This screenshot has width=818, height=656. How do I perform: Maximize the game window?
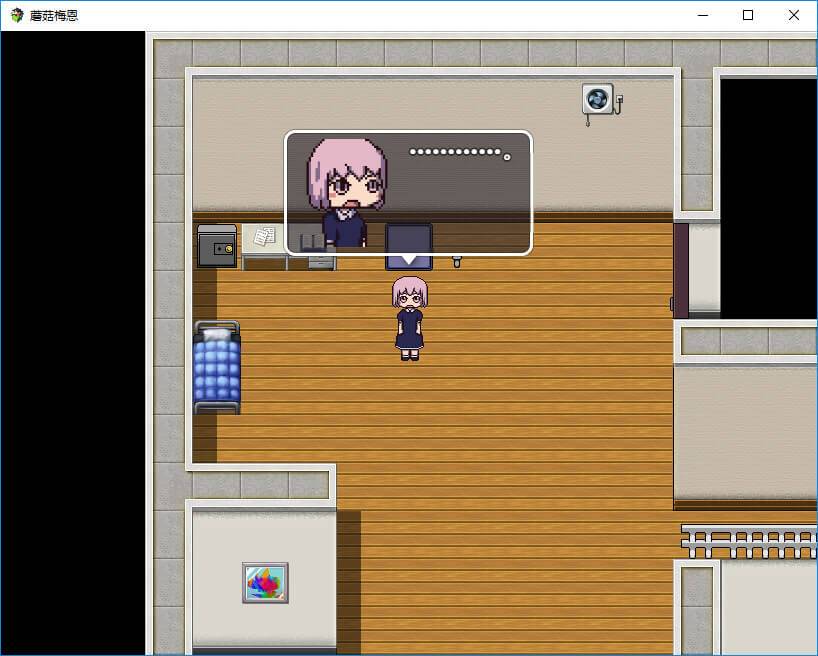pos(748,15)
